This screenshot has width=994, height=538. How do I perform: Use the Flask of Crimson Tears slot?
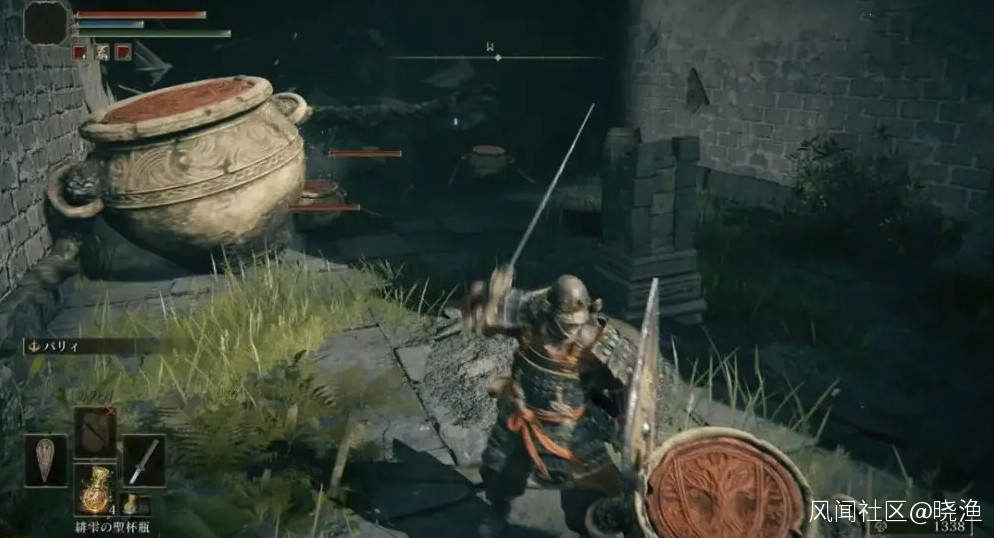pos(95,488)
